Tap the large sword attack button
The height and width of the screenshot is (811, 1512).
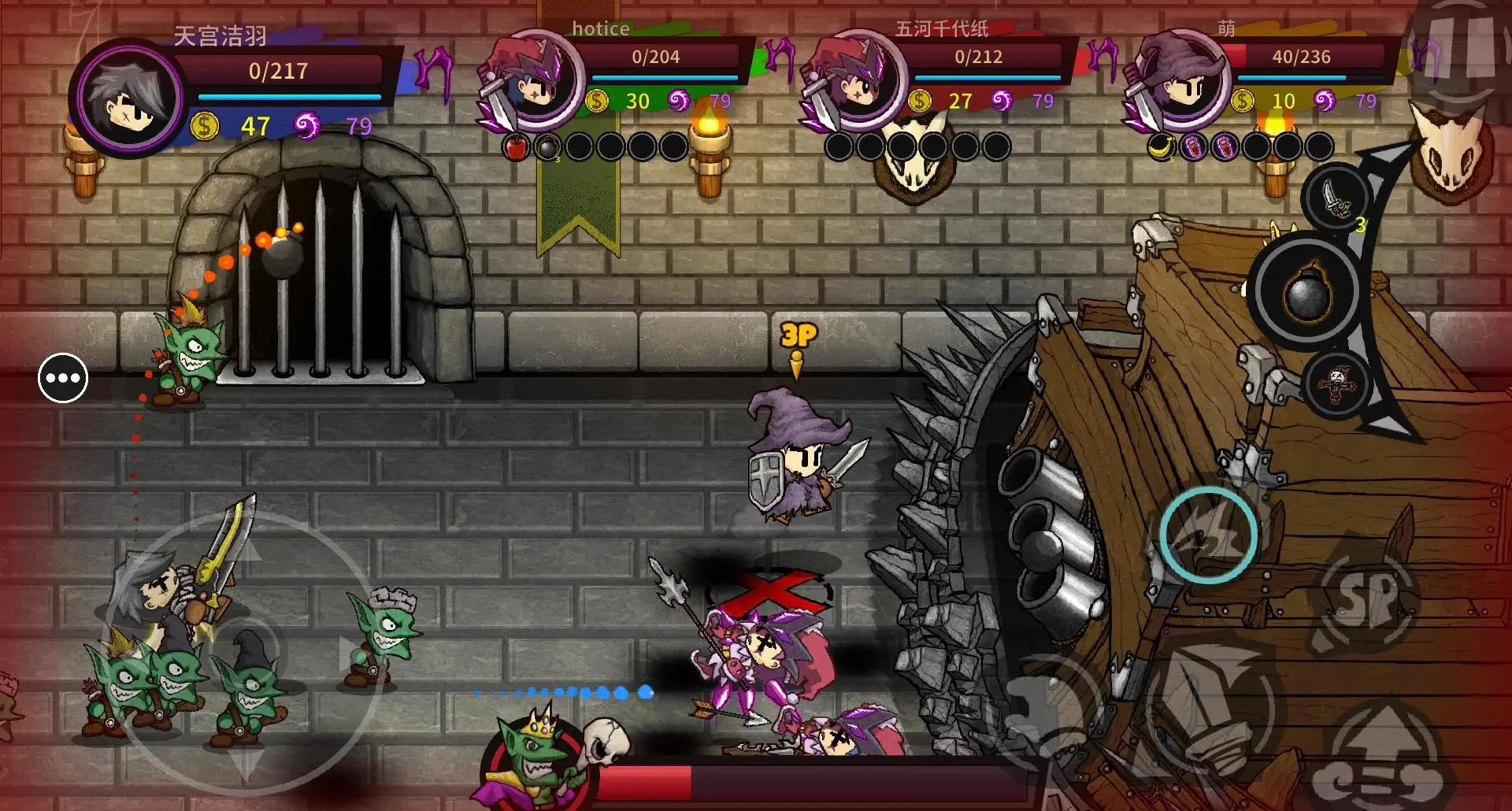[1209, 701]
